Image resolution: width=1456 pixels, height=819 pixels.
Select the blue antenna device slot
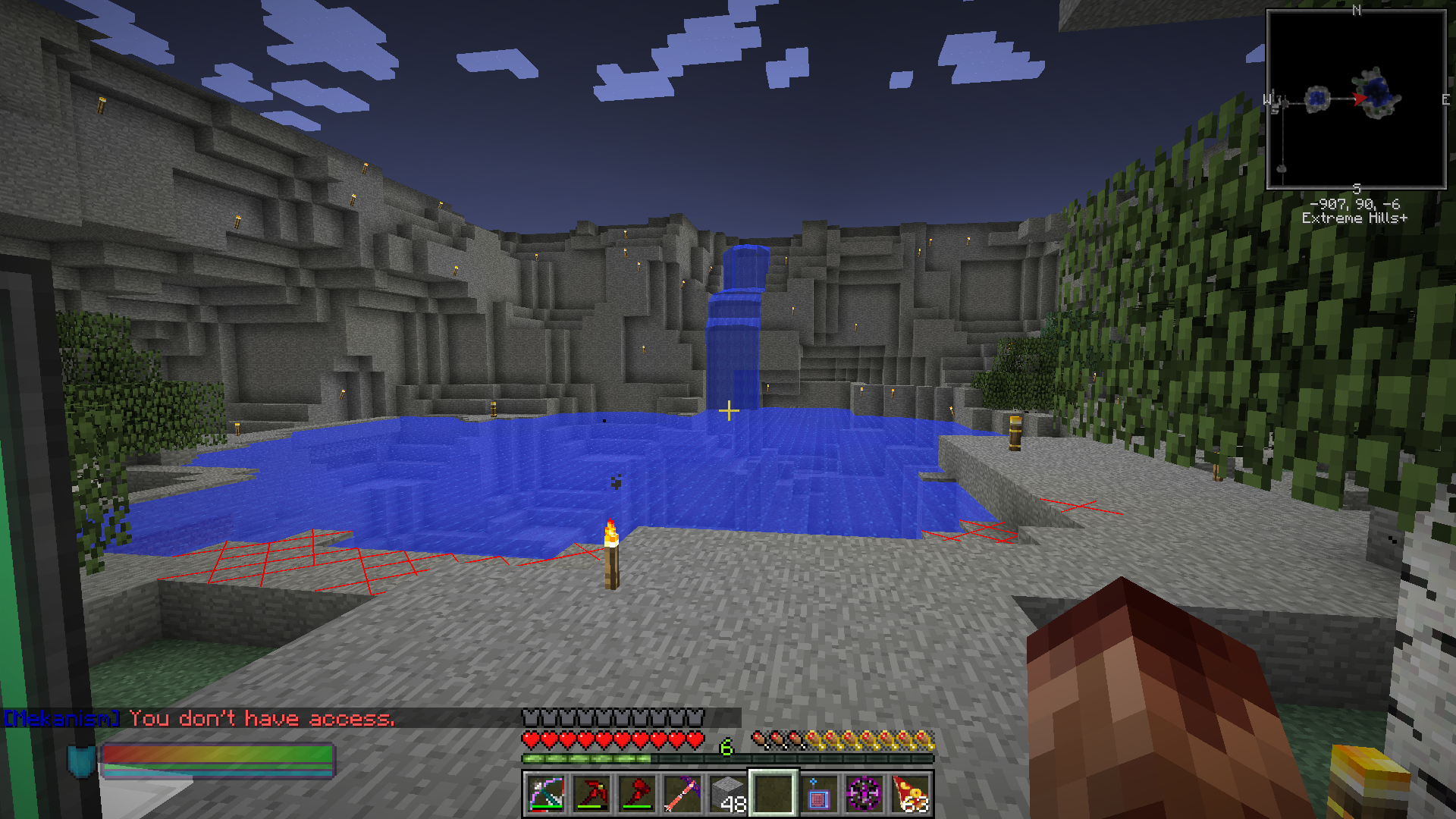819,794
